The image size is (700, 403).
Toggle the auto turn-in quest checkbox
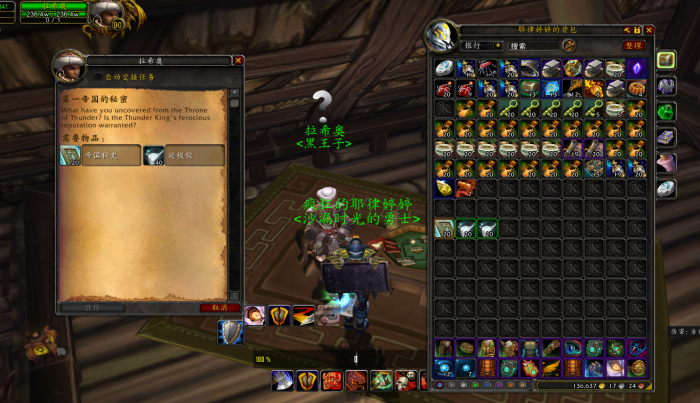point(97,76)
